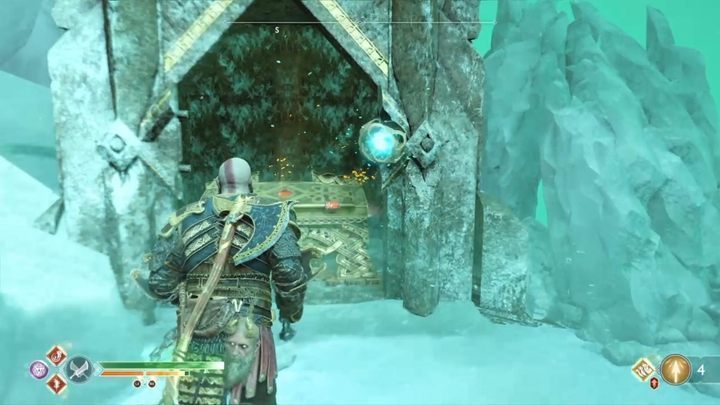Click the small red gem icon
The height and width of the screenshot is (405, 720).
click(x=656, y=384)
